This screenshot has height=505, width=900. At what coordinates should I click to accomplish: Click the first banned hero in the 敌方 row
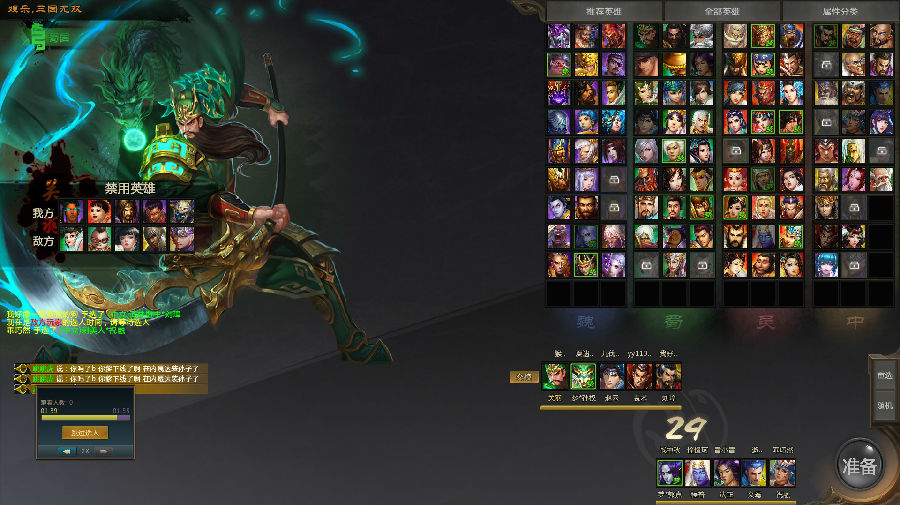click(x=71, y=239)
